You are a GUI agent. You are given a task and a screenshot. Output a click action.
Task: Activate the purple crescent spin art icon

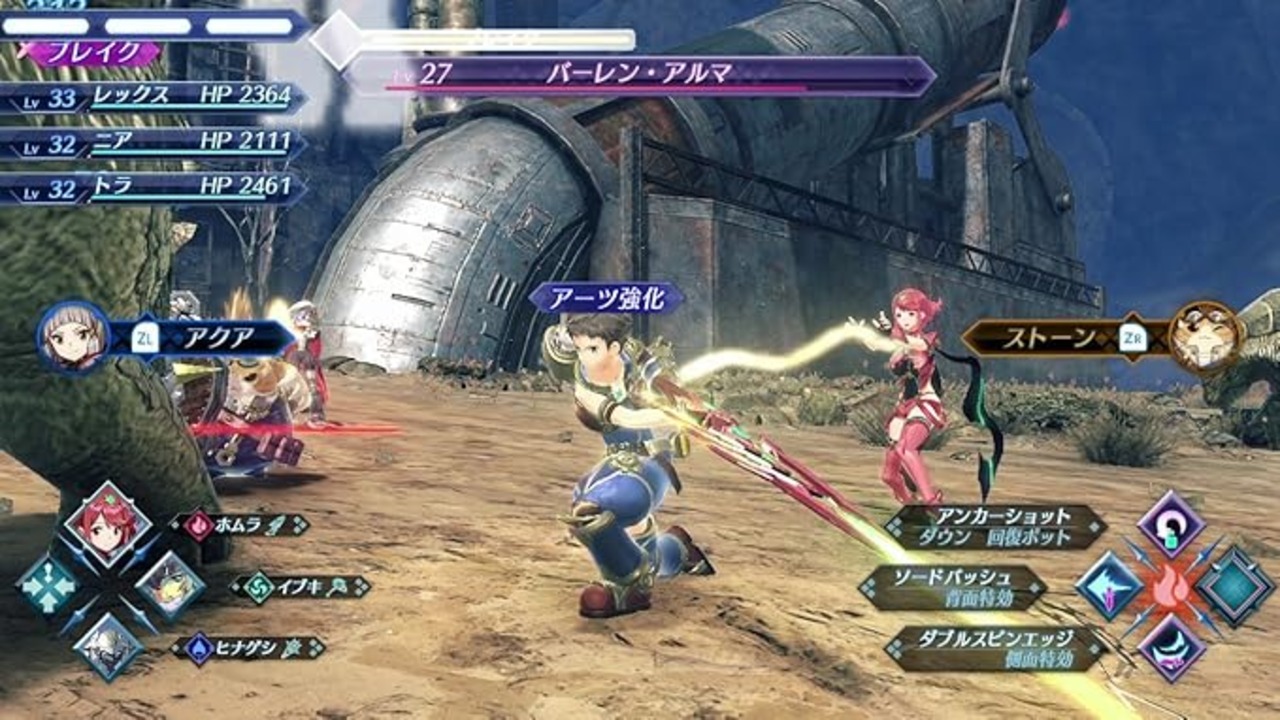click(x=1171, y=648)
